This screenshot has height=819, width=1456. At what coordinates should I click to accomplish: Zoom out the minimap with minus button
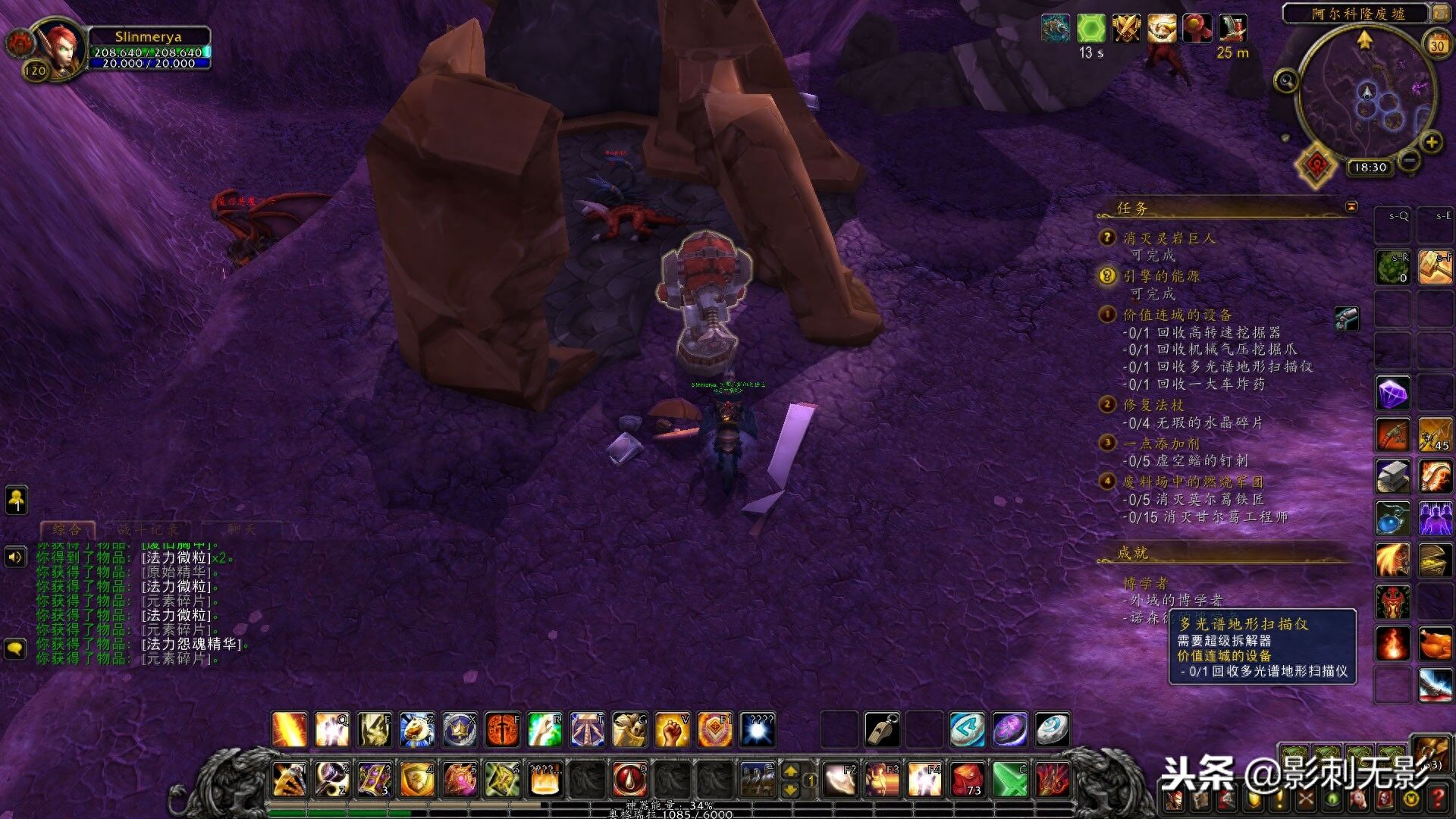point(1410,160)
